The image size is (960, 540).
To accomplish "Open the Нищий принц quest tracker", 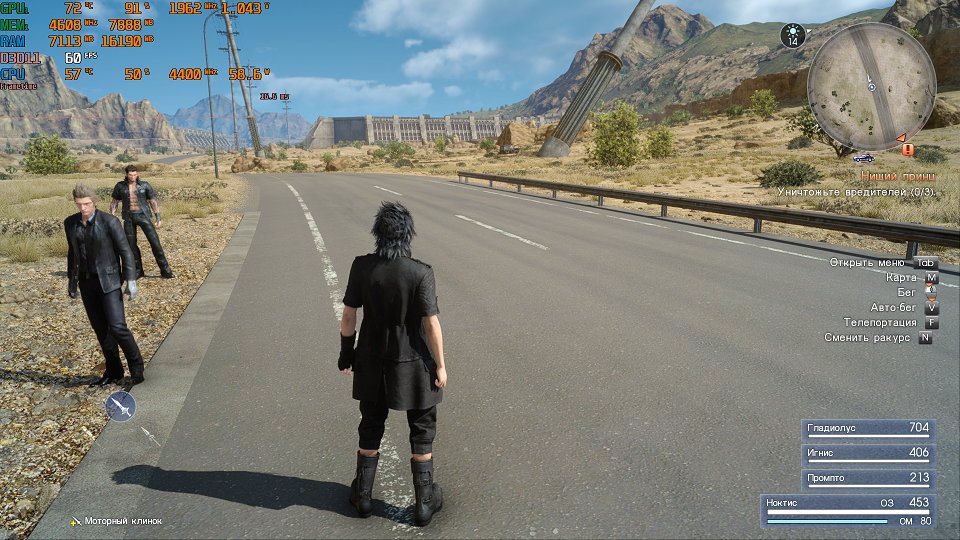I will (x=898, y=176).
